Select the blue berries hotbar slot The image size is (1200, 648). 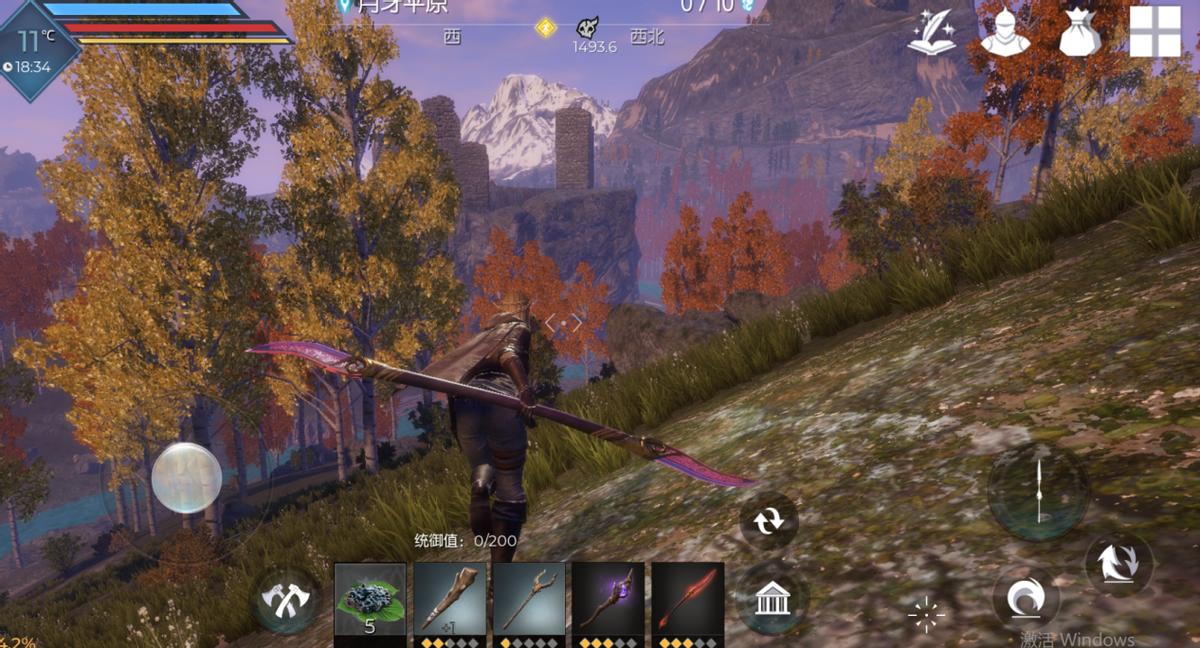point(370,598)
